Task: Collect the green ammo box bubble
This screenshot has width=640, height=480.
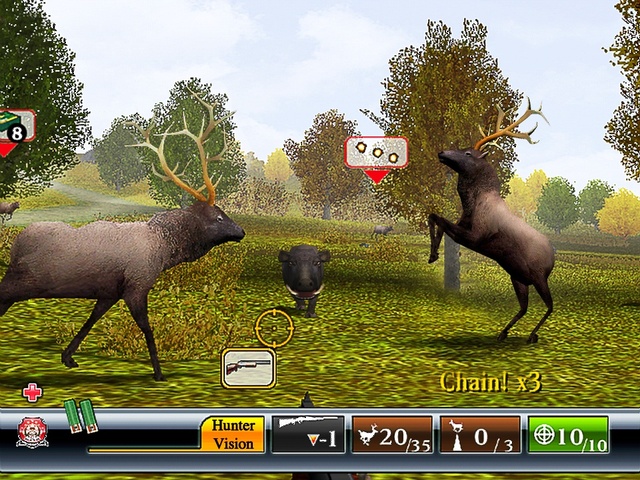Action: coord(15,126)
